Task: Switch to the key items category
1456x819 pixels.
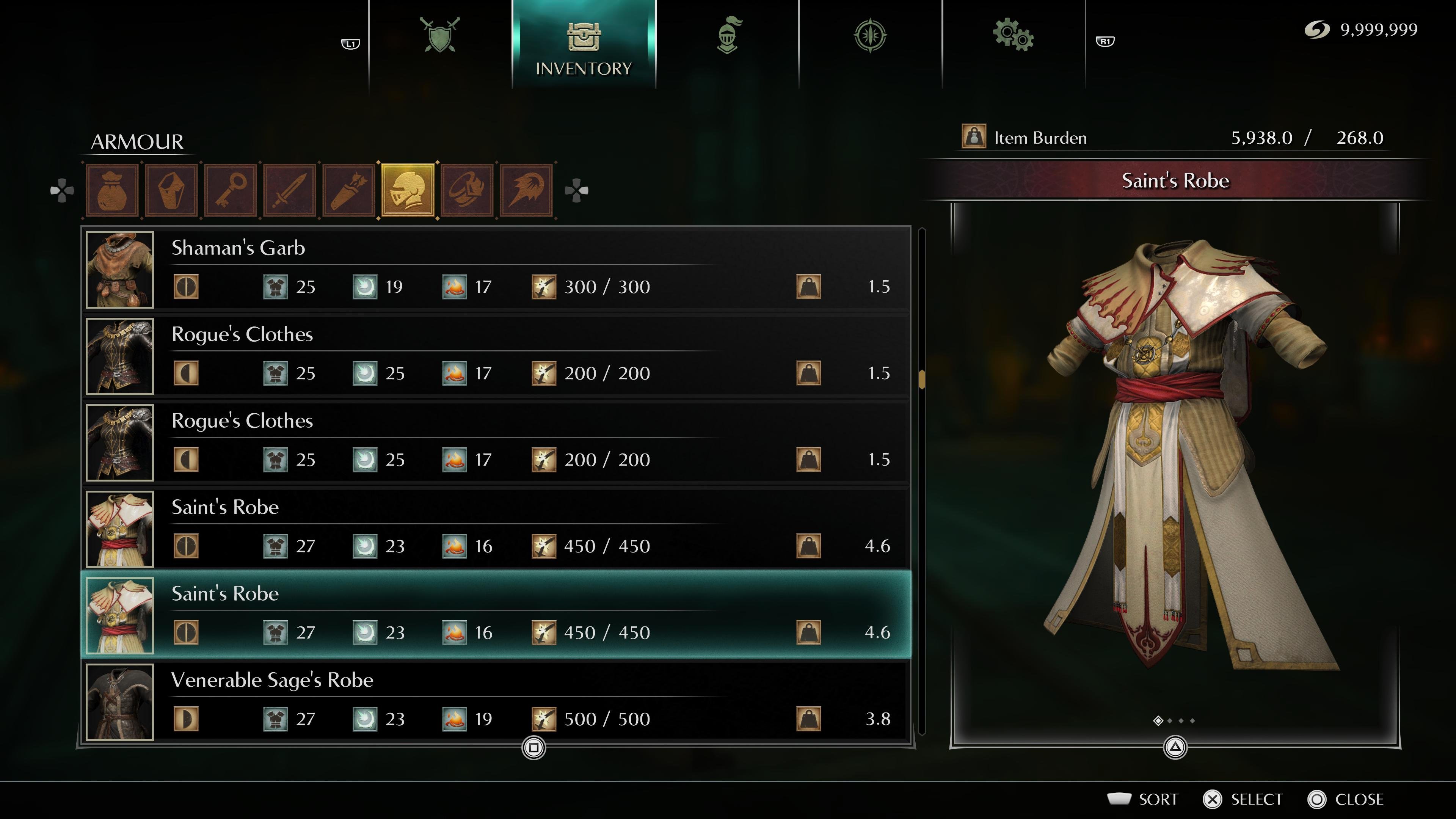Action: click(x=231, y=190)
